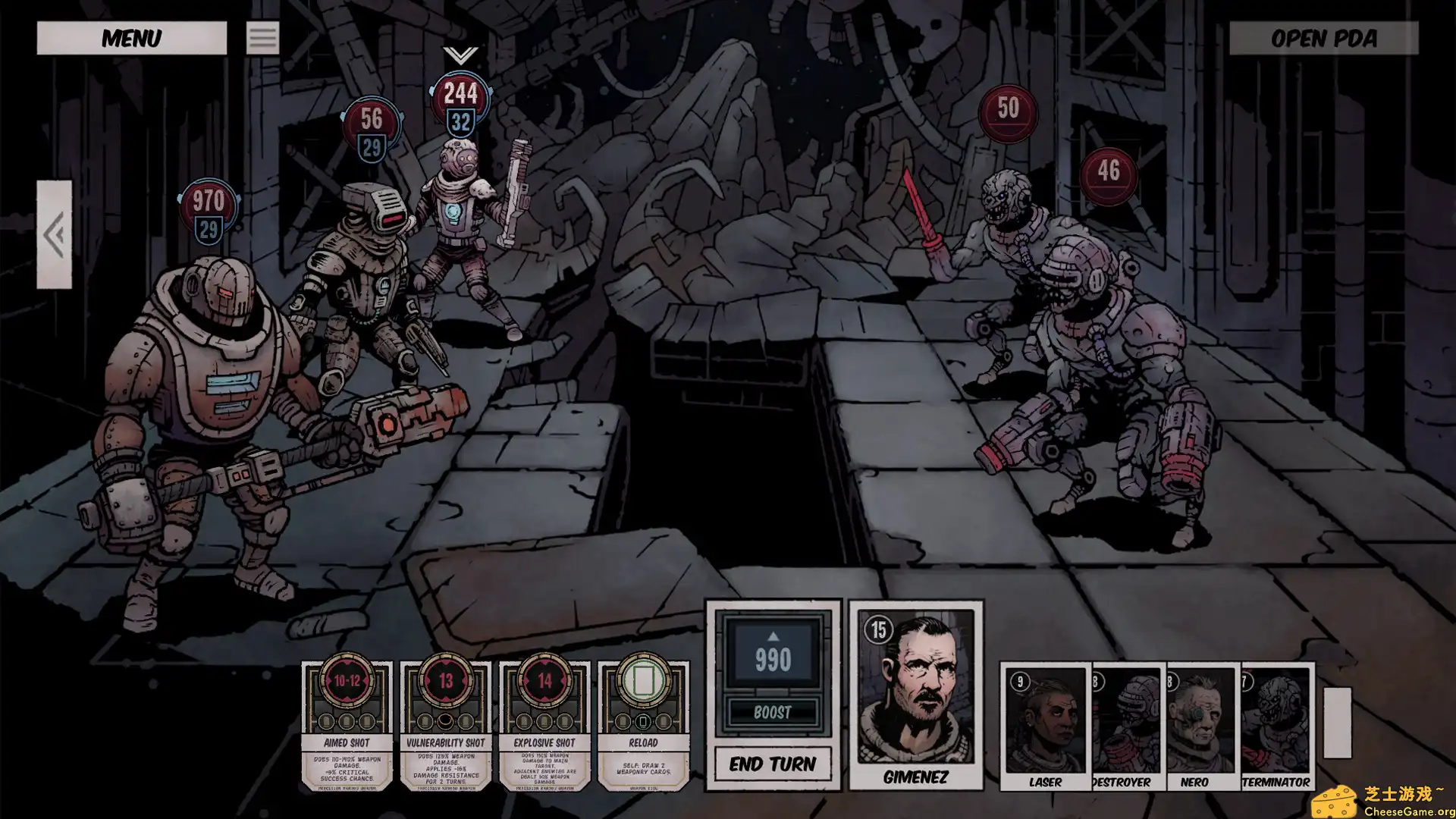Expand the left side arrow panel
Screen dimensions: 1456x819
pos(54,234)
